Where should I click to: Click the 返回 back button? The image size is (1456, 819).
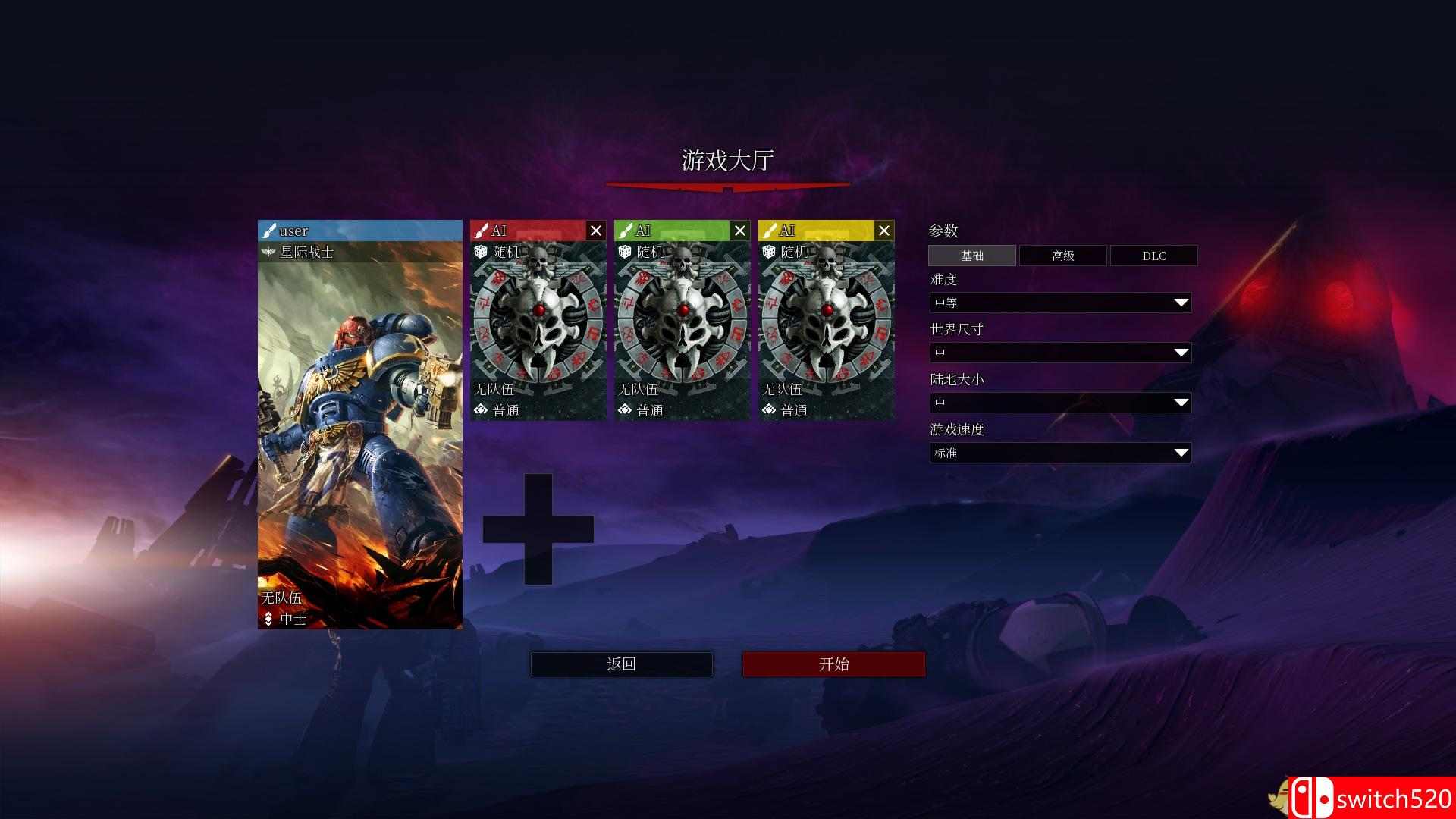(621, 664)
